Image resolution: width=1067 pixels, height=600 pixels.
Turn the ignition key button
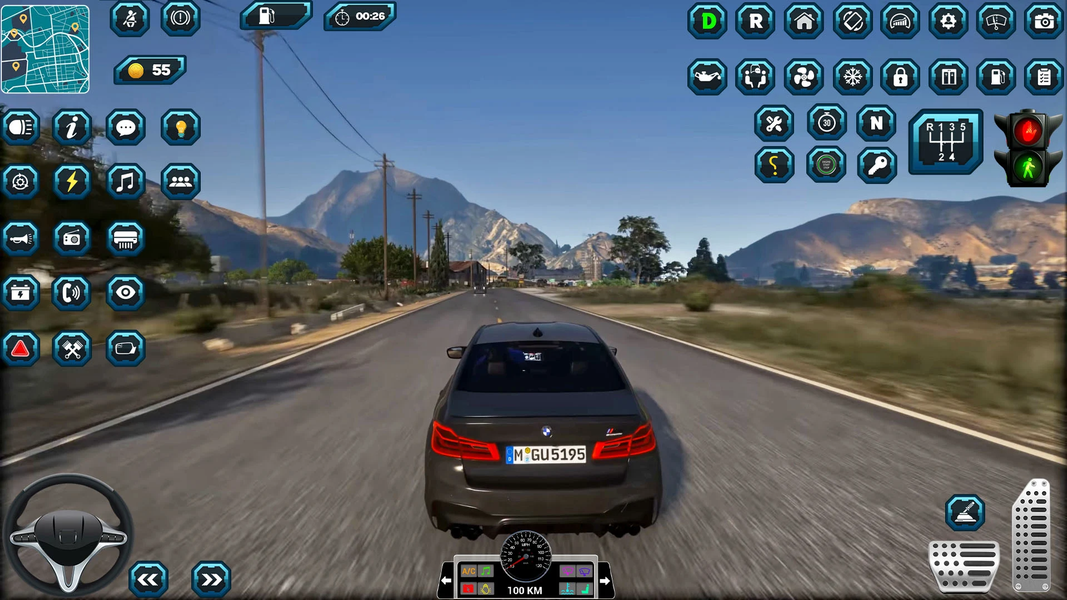pyautogui.click(x=876, y=165)
